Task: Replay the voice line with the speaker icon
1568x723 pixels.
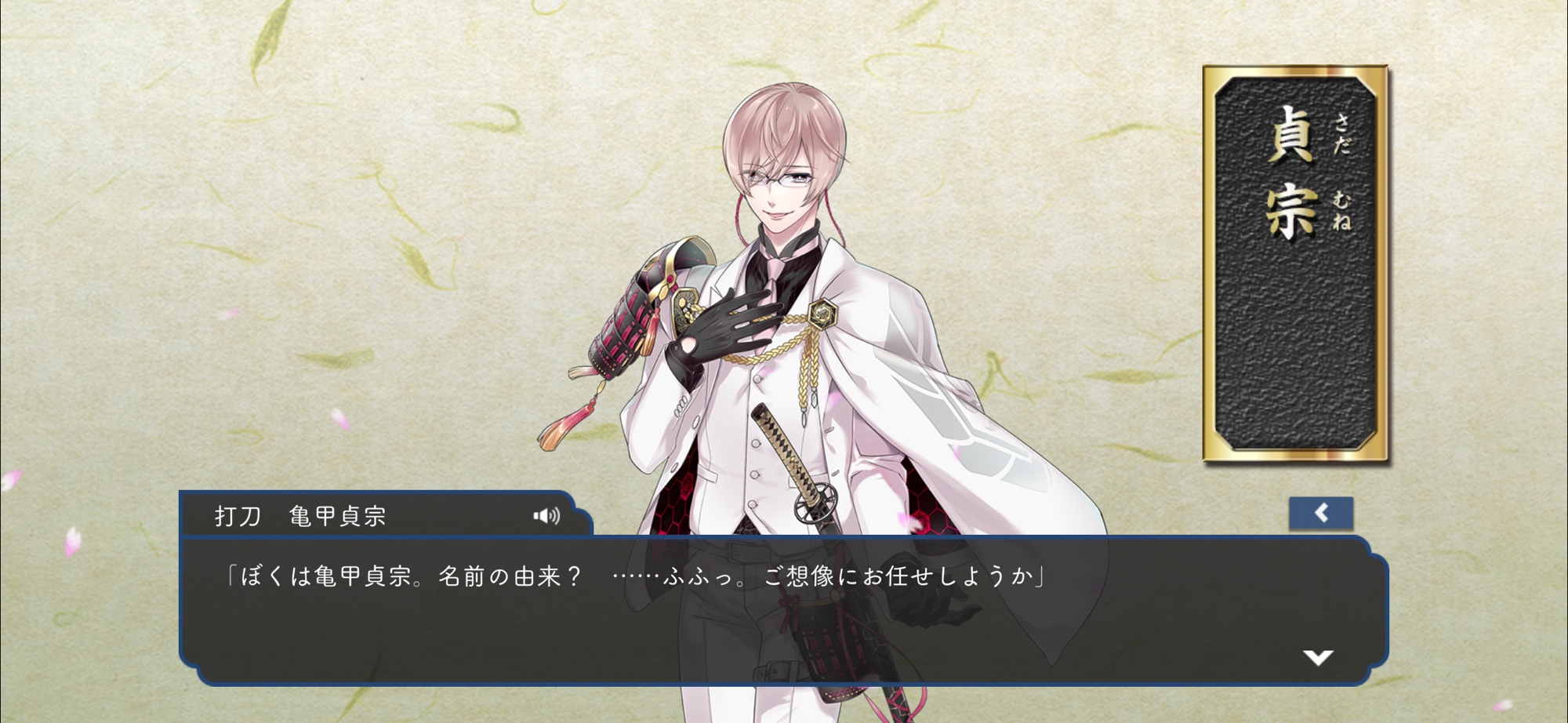Action: tap(546, 515)
